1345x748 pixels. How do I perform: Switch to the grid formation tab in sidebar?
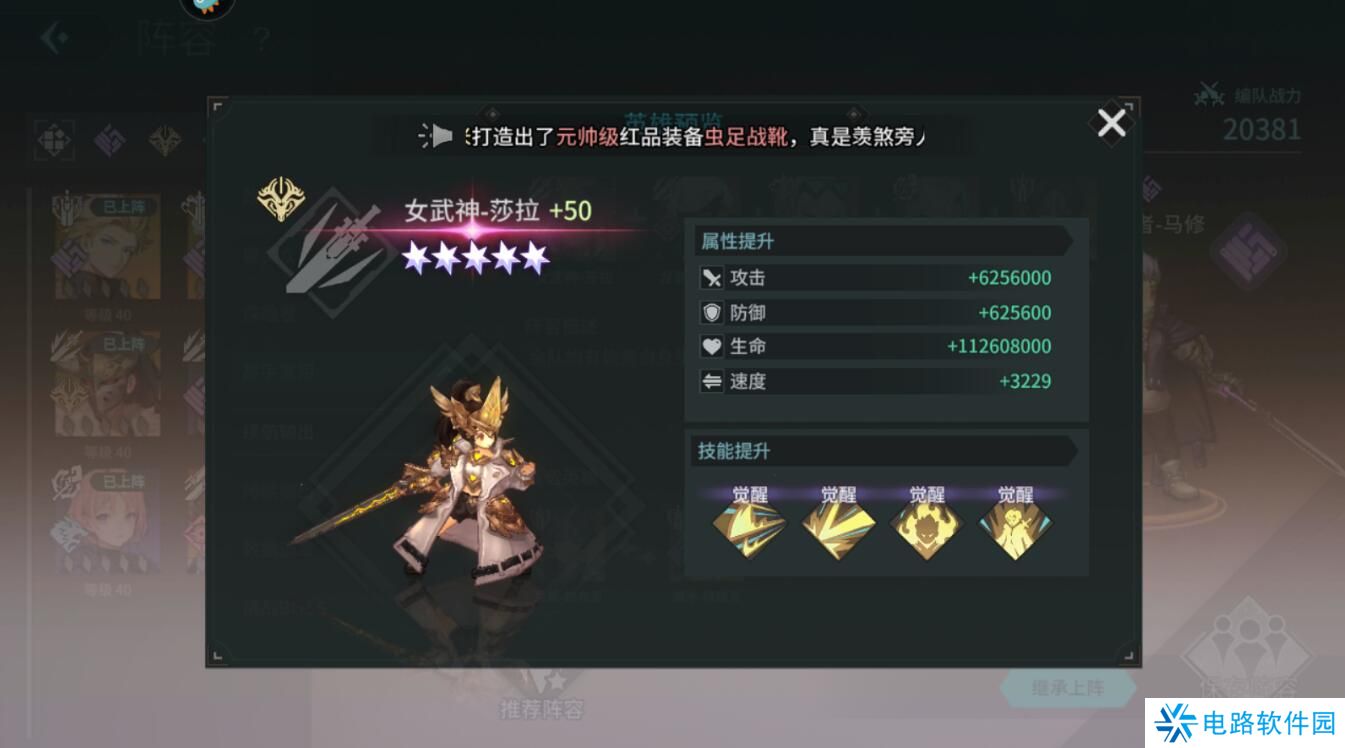[x=54, y=140]
